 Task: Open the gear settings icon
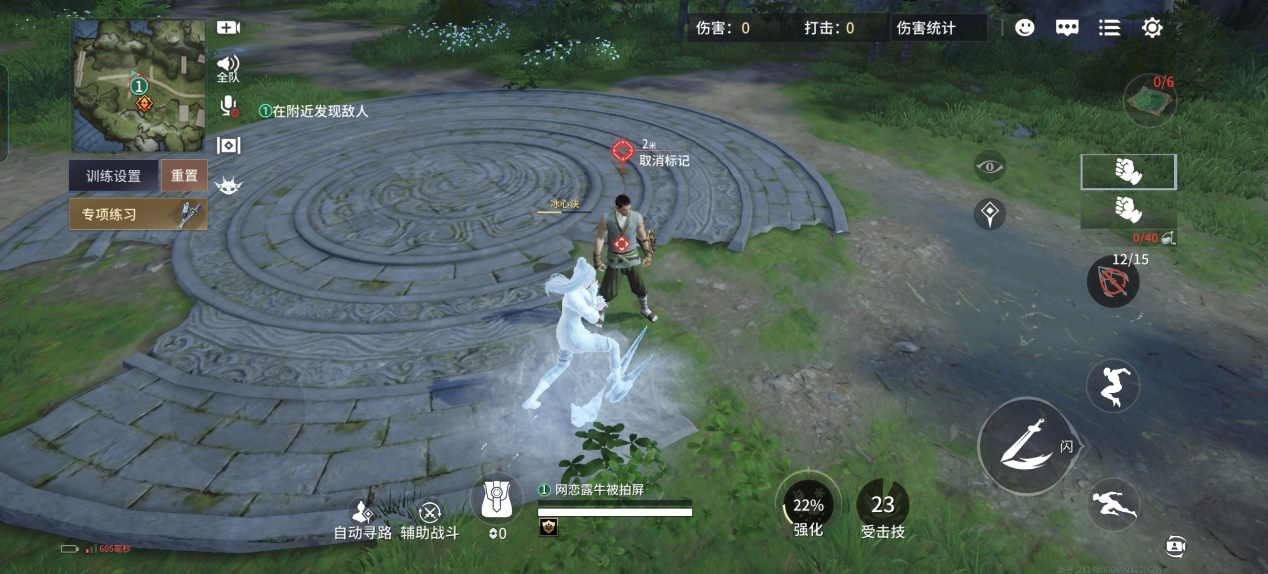tap(1152, 28)
